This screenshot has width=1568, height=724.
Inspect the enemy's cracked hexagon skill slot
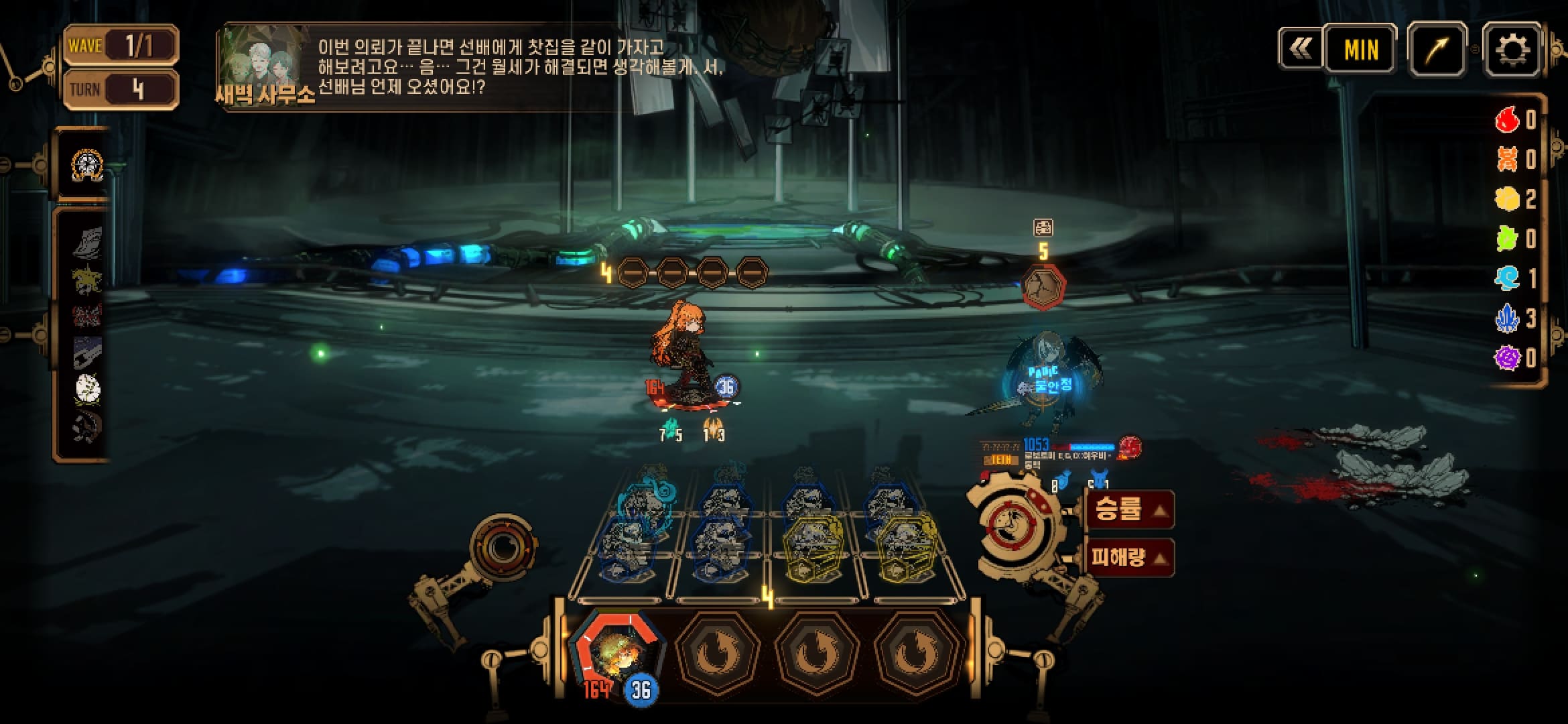1043,287
